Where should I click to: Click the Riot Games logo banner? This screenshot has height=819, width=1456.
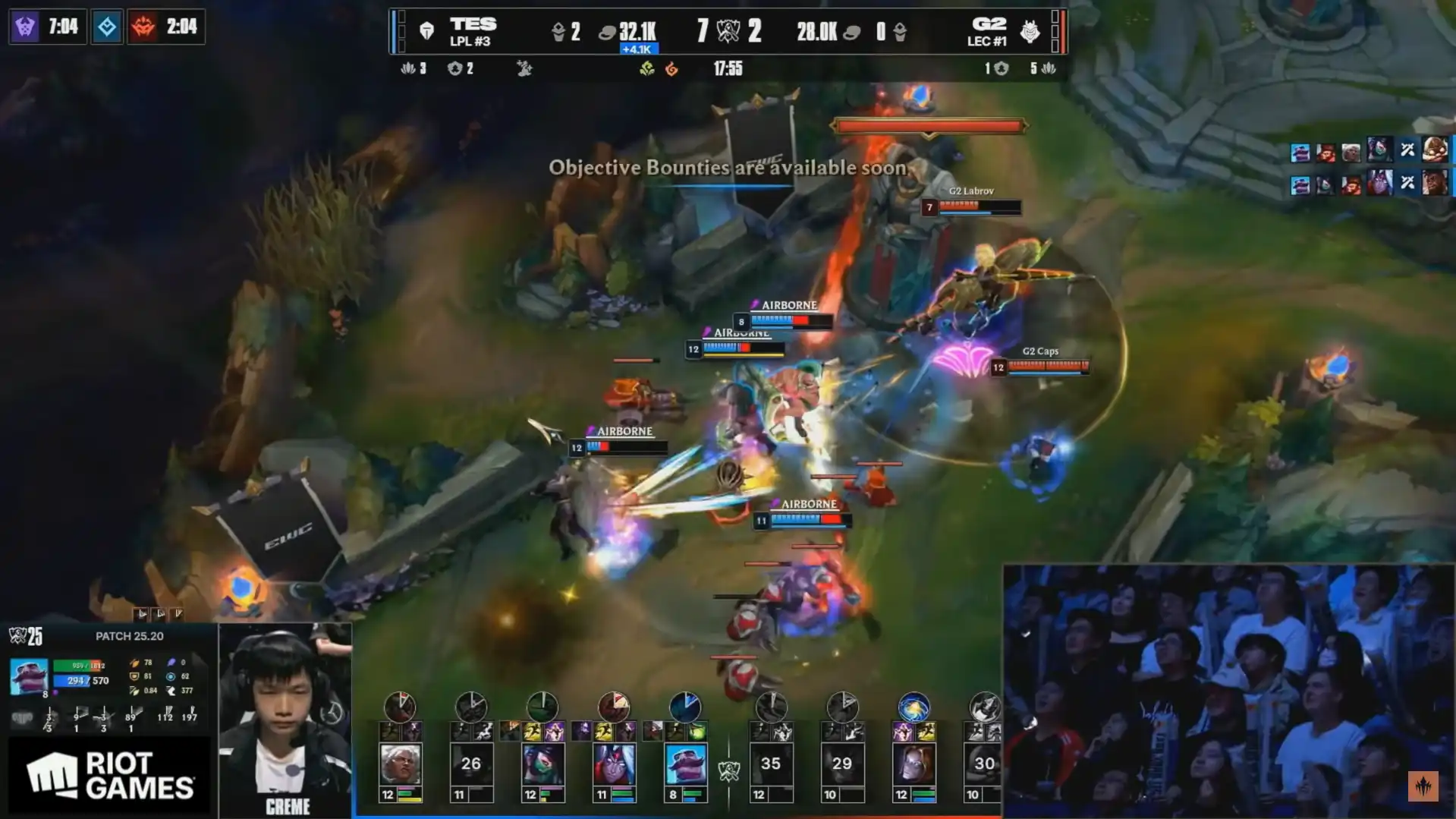point(109,776)
